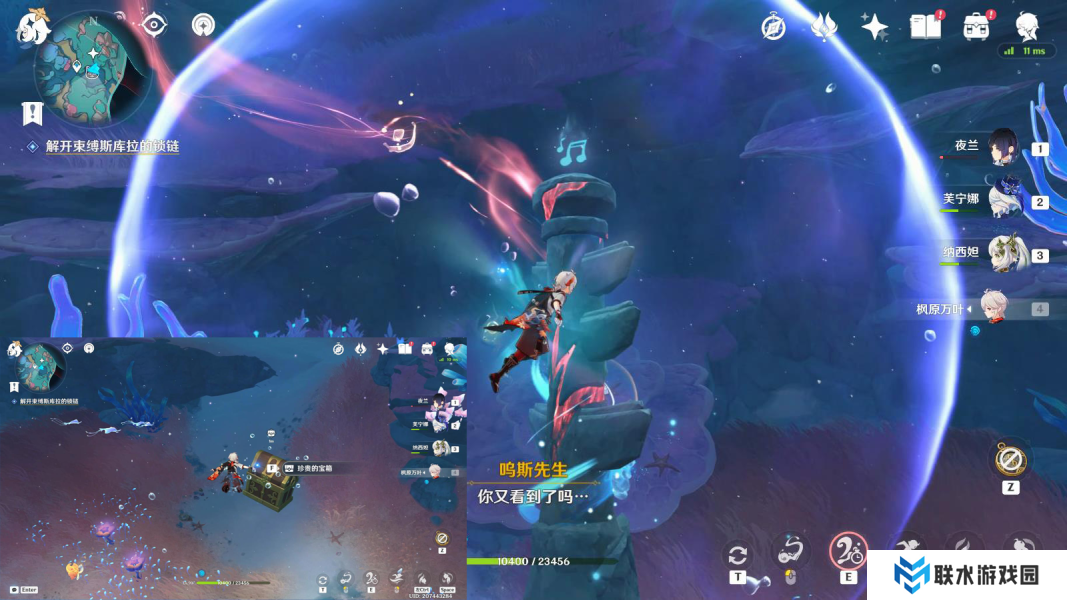This screenshot has width=1067, height=600.
Task: Open the character head profile icon
Action: point(1027,27)
